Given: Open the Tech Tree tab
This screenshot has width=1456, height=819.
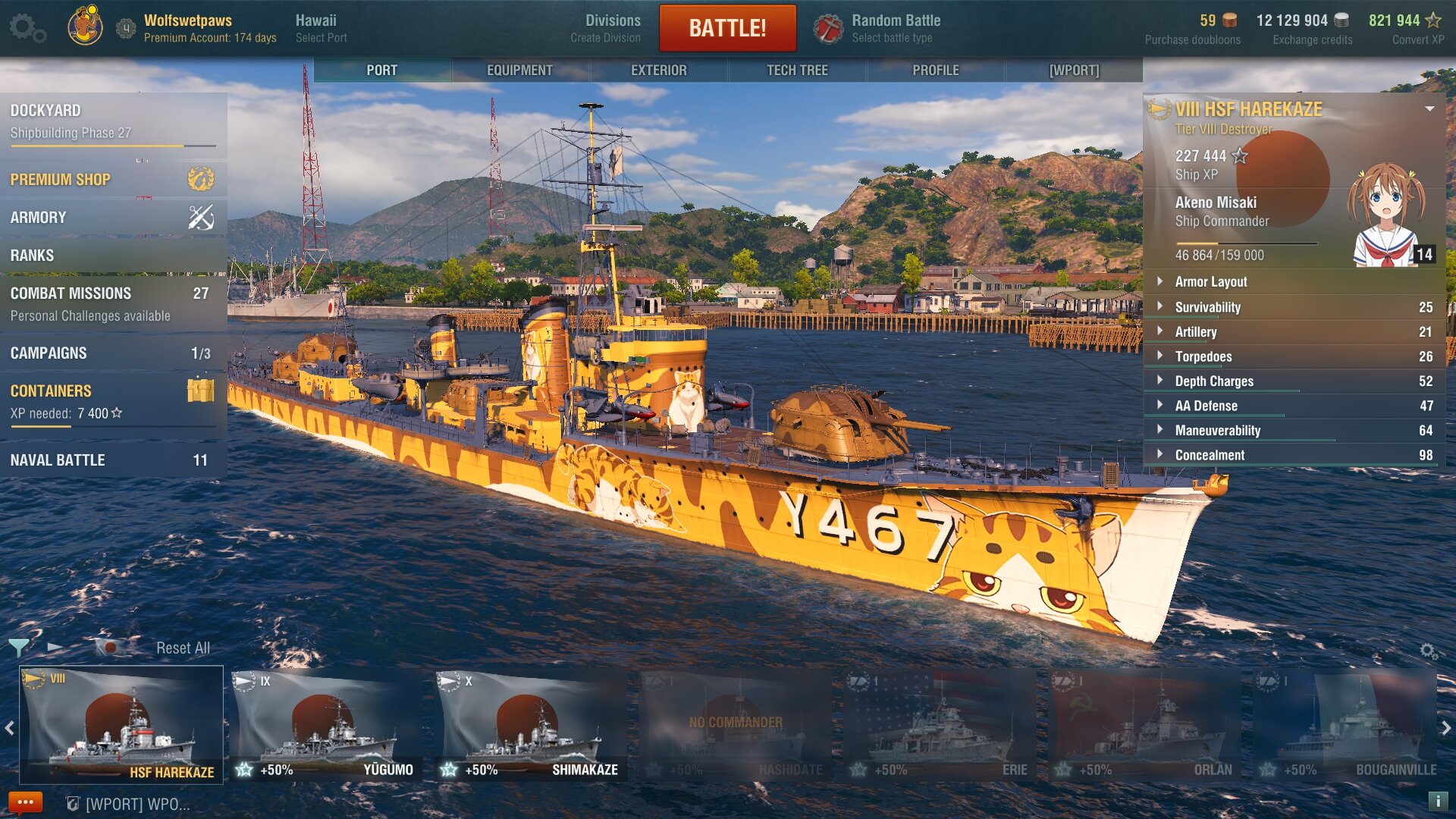Looking at the screenshot, I should [797, 70].
